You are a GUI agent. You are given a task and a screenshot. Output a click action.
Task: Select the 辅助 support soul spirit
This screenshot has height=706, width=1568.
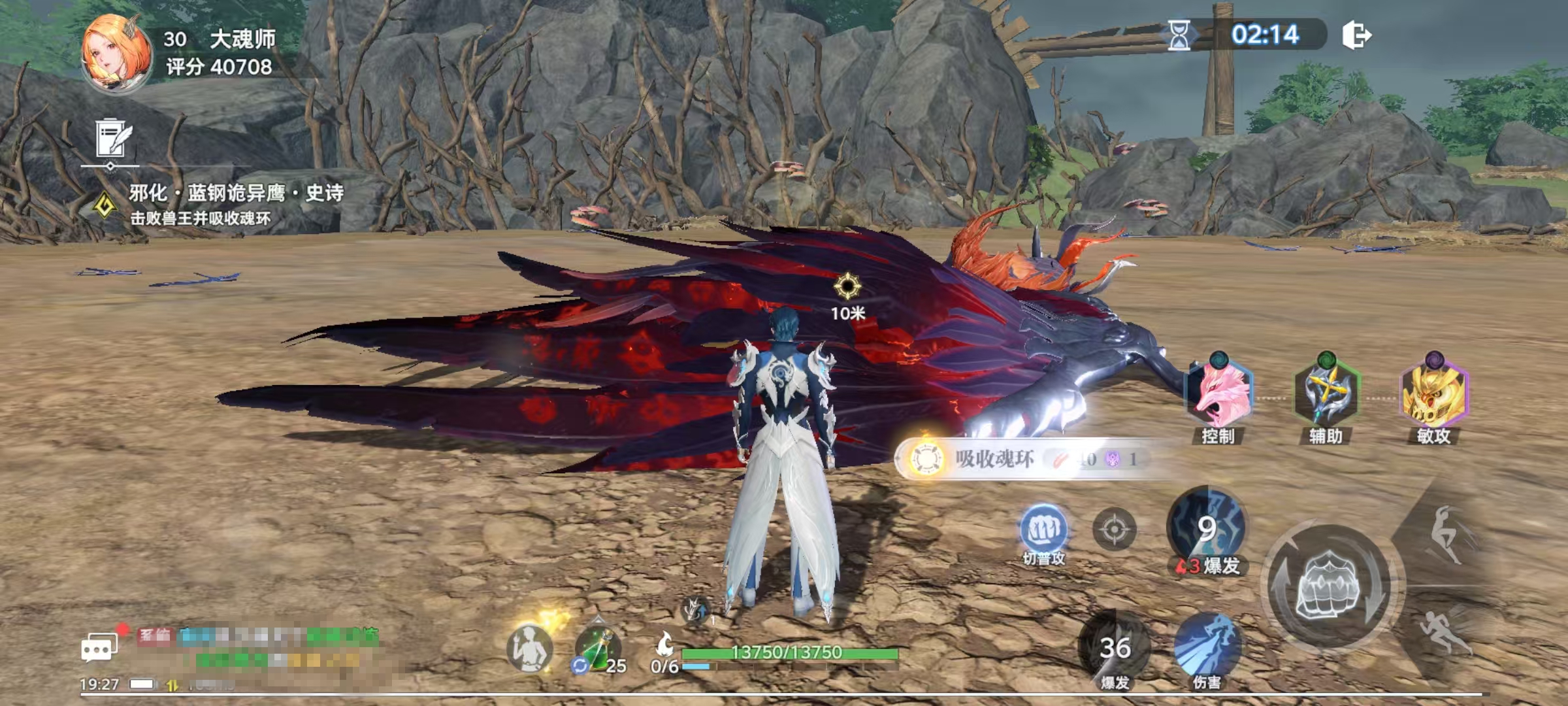click(x=1326, y=395)
